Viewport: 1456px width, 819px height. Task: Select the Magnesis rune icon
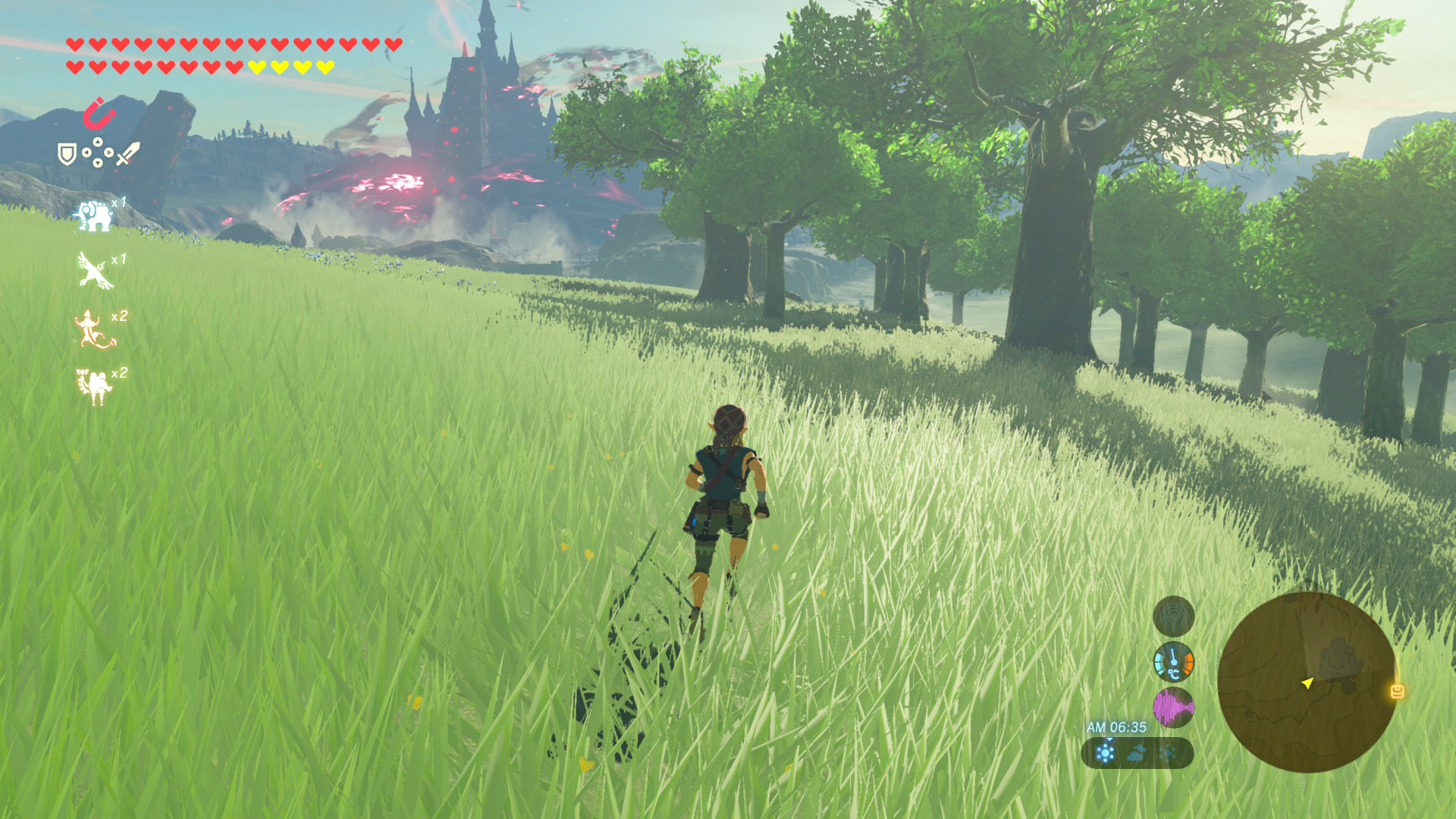point(99,114)
